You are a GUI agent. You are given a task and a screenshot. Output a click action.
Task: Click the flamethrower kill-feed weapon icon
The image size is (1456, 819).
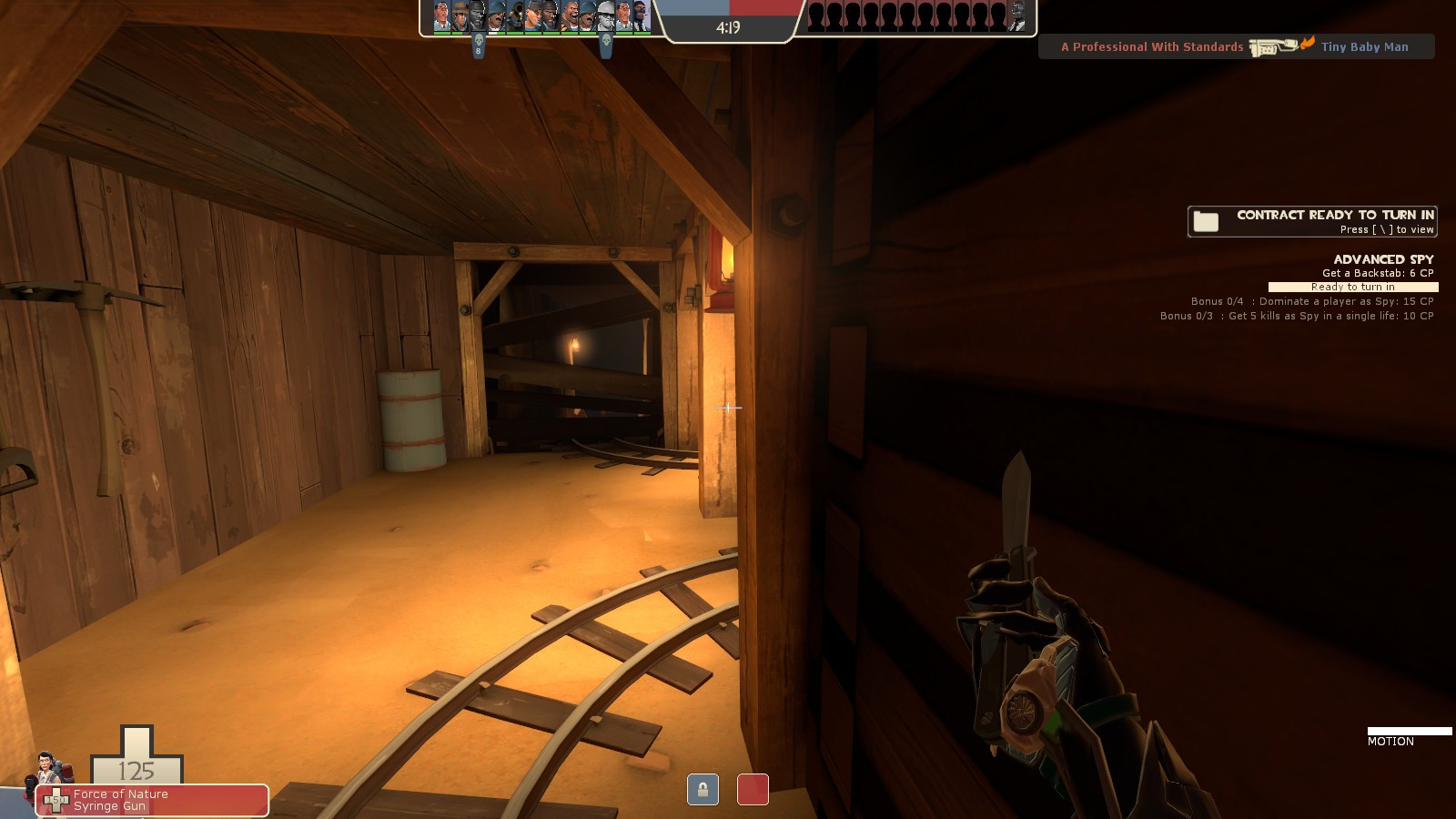click(1271, 45)
